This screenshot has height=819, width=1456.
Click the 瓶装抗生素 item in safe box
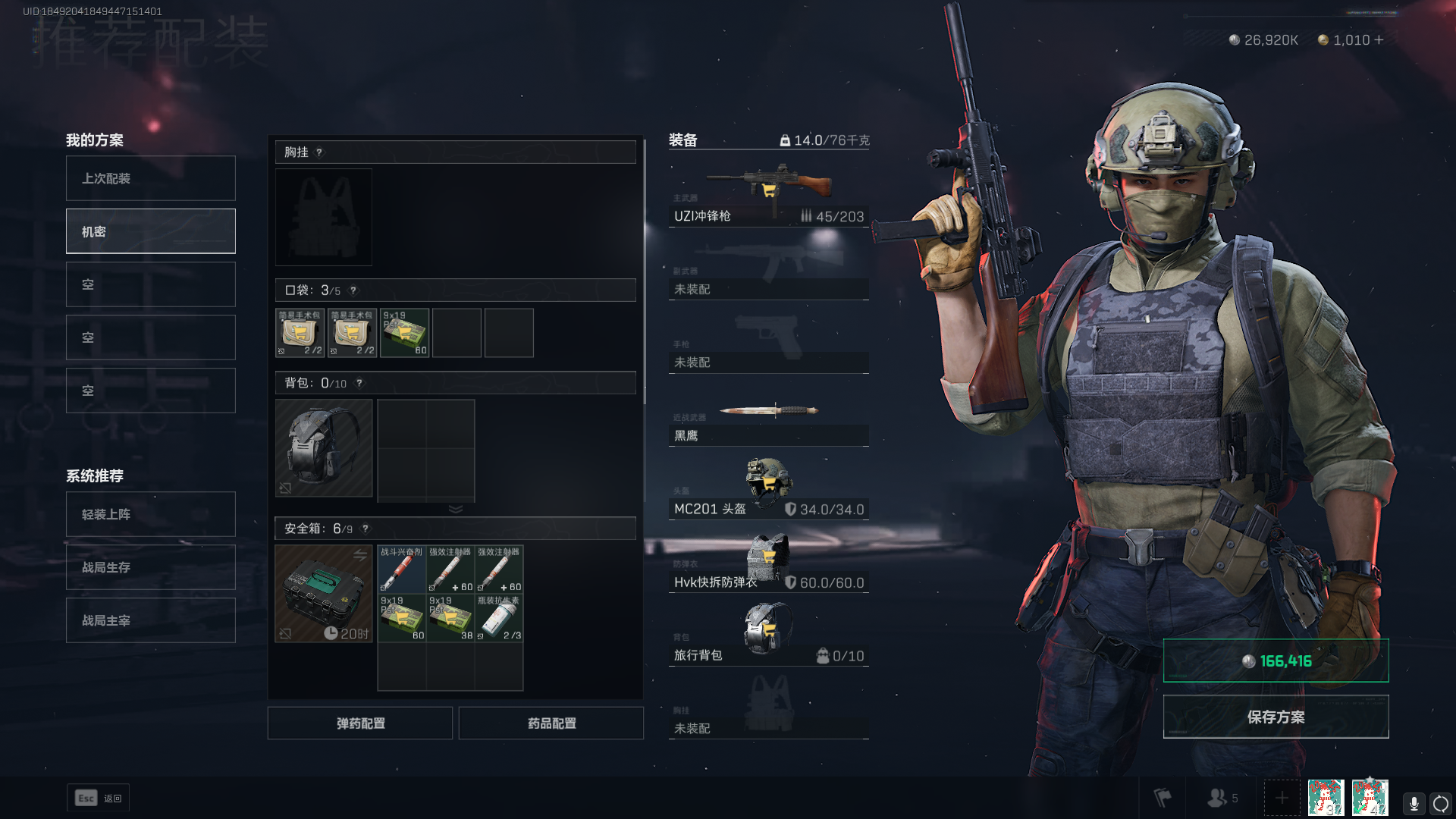[499, 617]
